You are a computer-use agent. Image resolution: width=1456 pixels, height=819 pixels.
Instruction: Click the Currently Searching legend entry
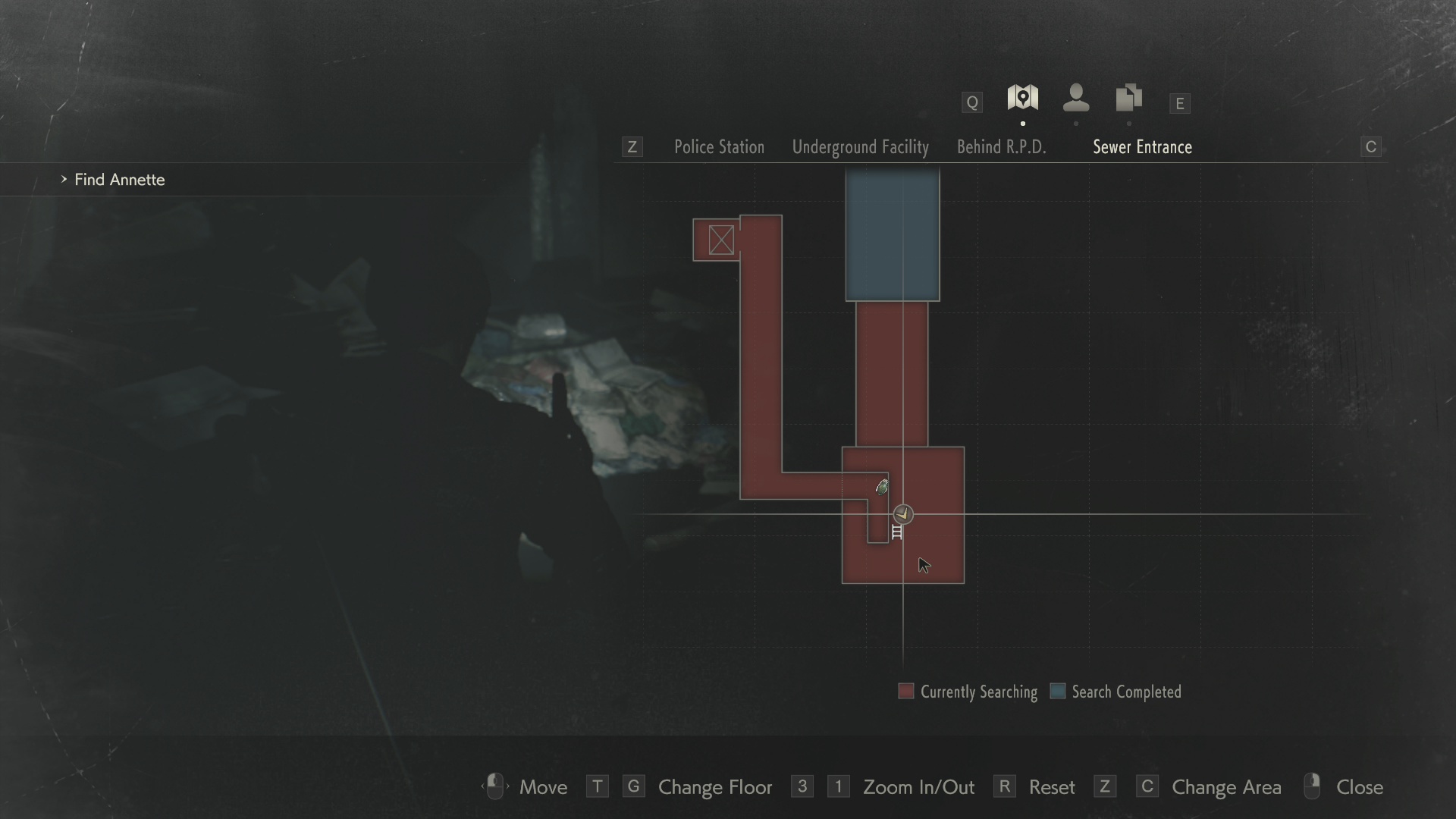click(968, 692)
